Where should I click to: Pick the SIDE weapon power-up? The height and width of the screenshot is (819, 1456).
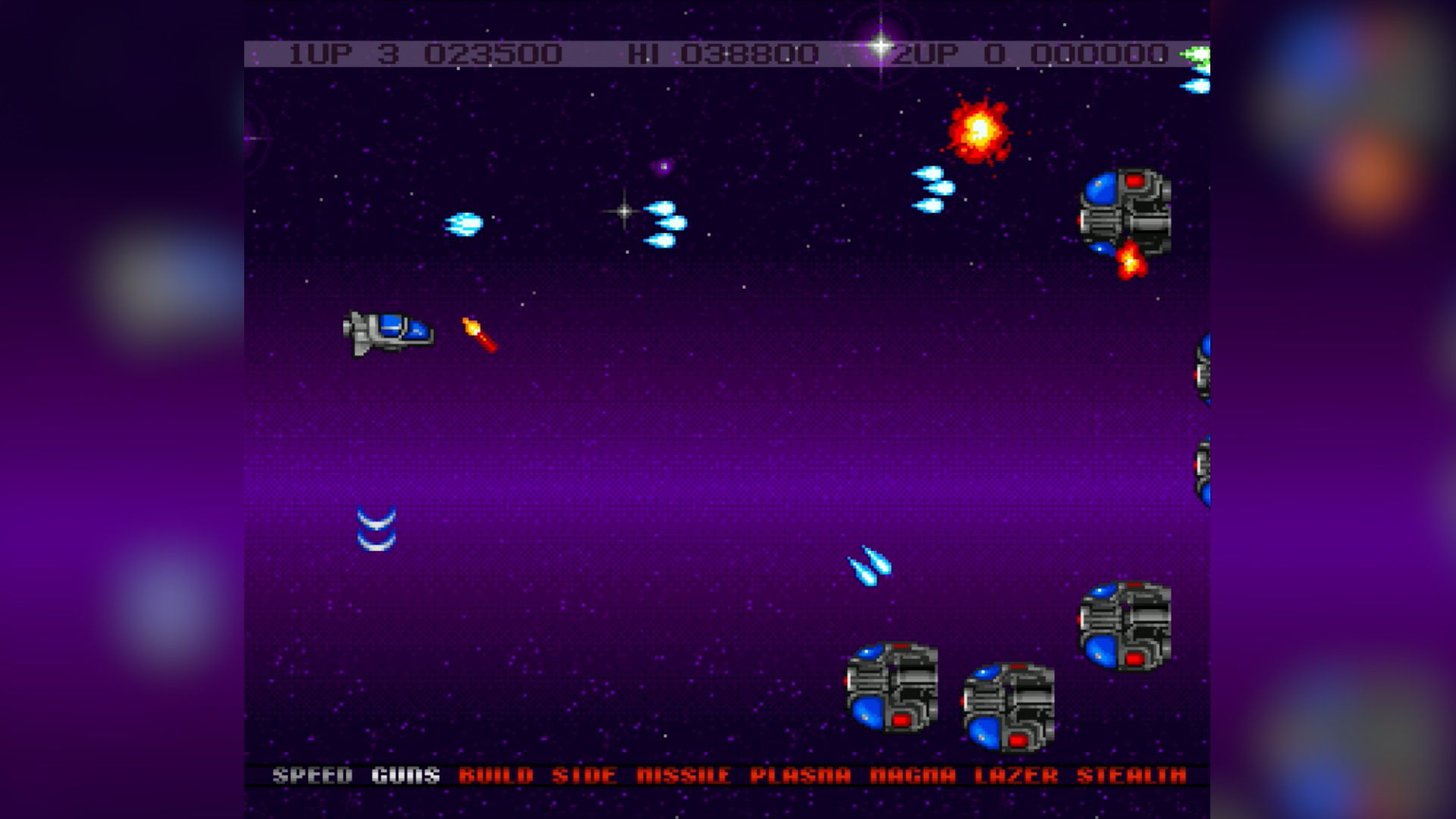(x=584, y=775)
